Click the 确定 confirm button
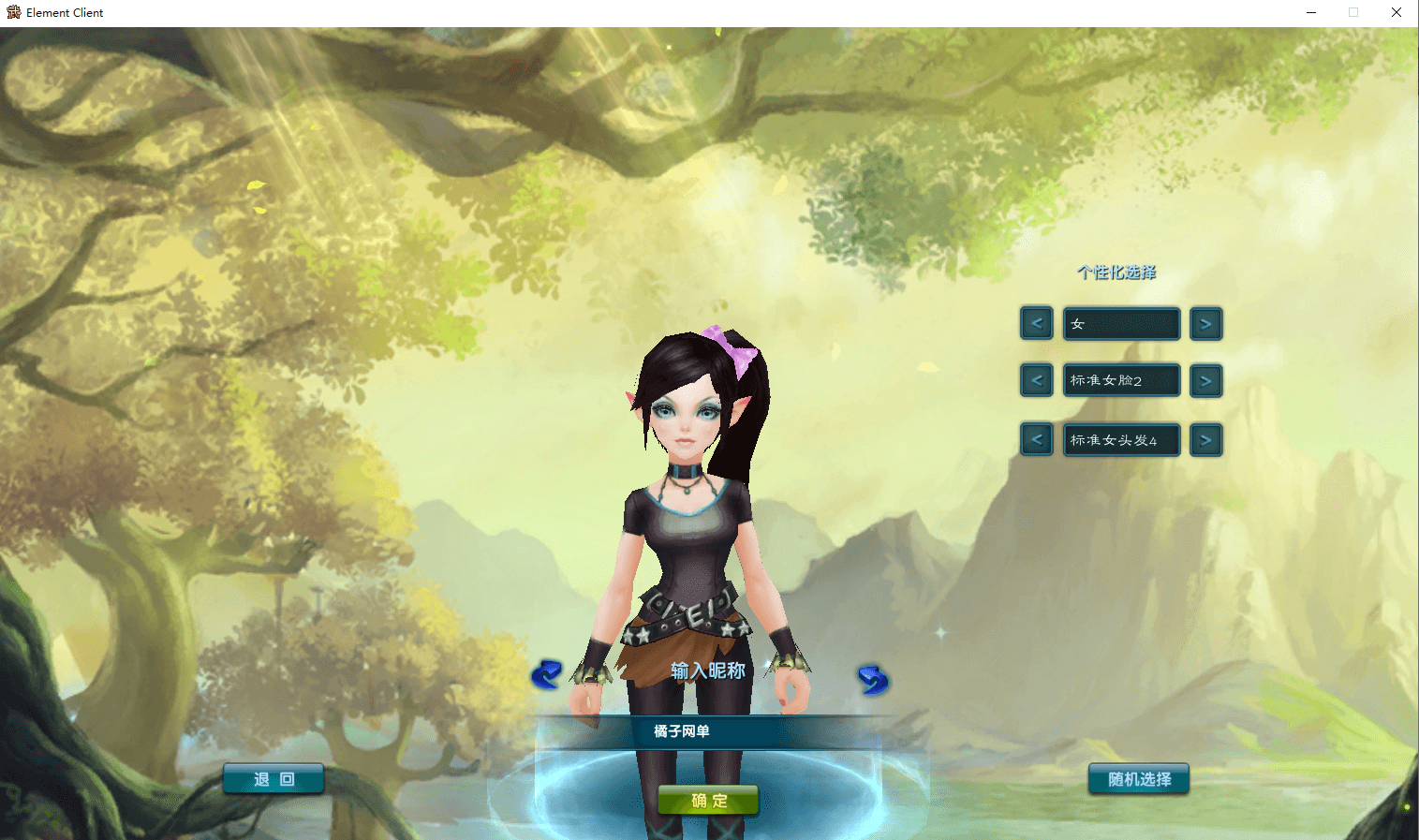Screen dimensions: 1419x840 click(708, 801)
